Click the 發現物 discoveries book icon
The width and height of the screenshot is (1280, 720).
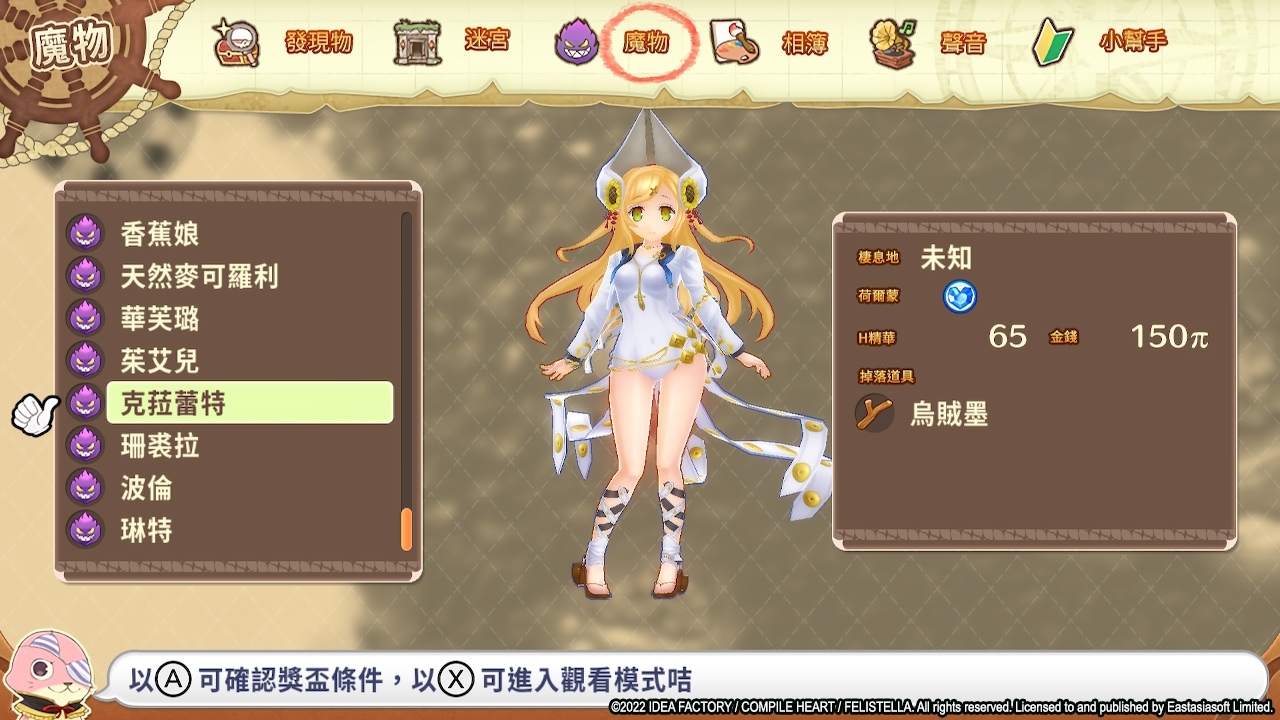(x=236, y=42)
